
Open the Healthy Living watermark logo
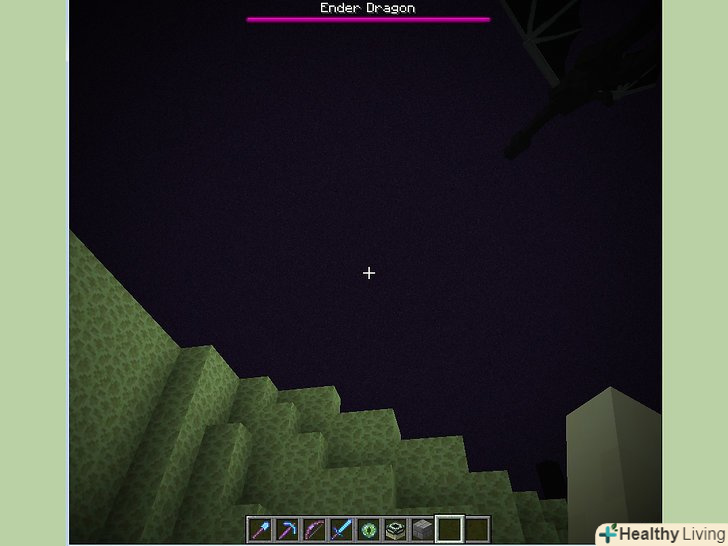click(x=660, y=533)
